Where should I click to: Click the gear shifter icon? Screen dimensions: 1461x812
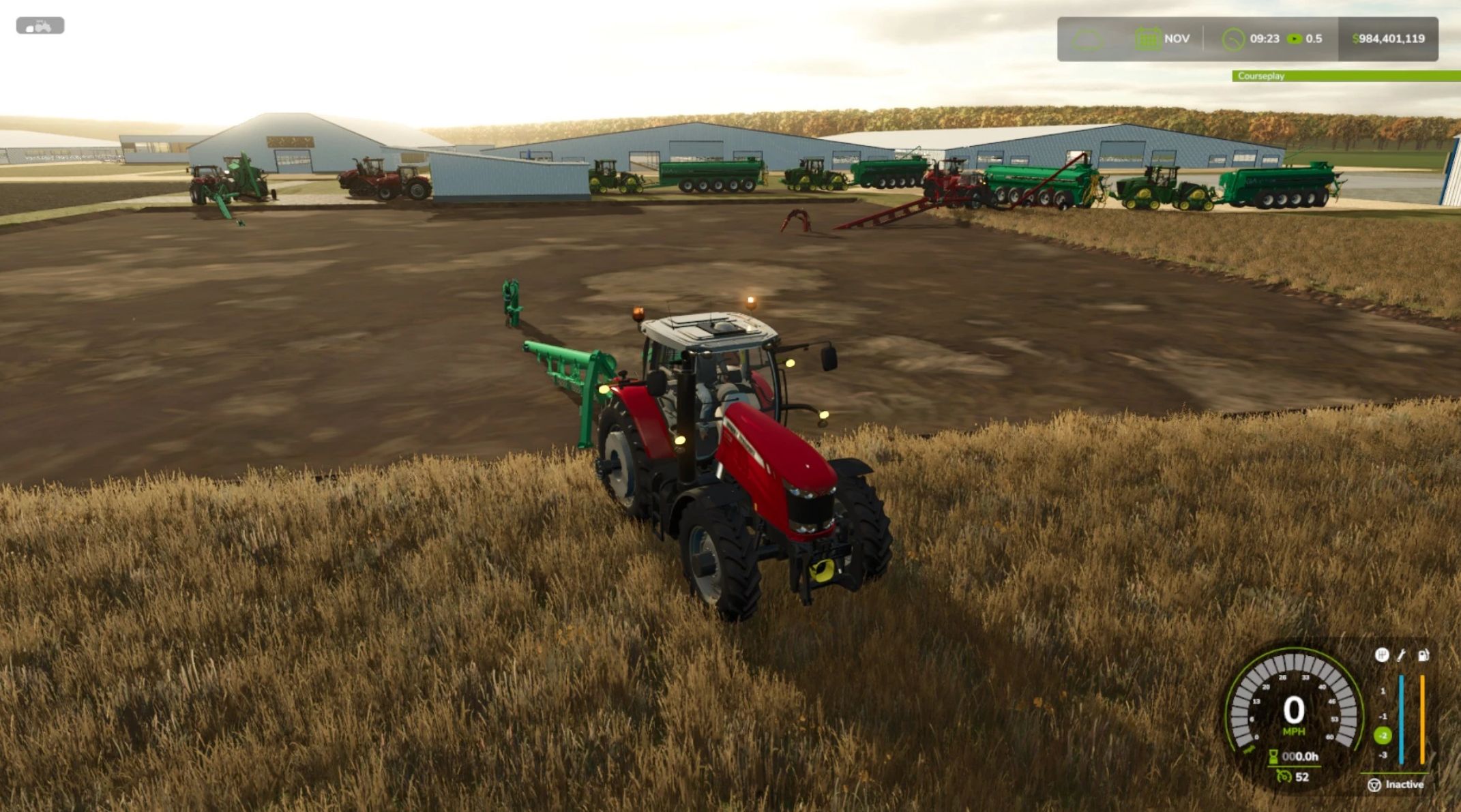(x=1381, y=655)
